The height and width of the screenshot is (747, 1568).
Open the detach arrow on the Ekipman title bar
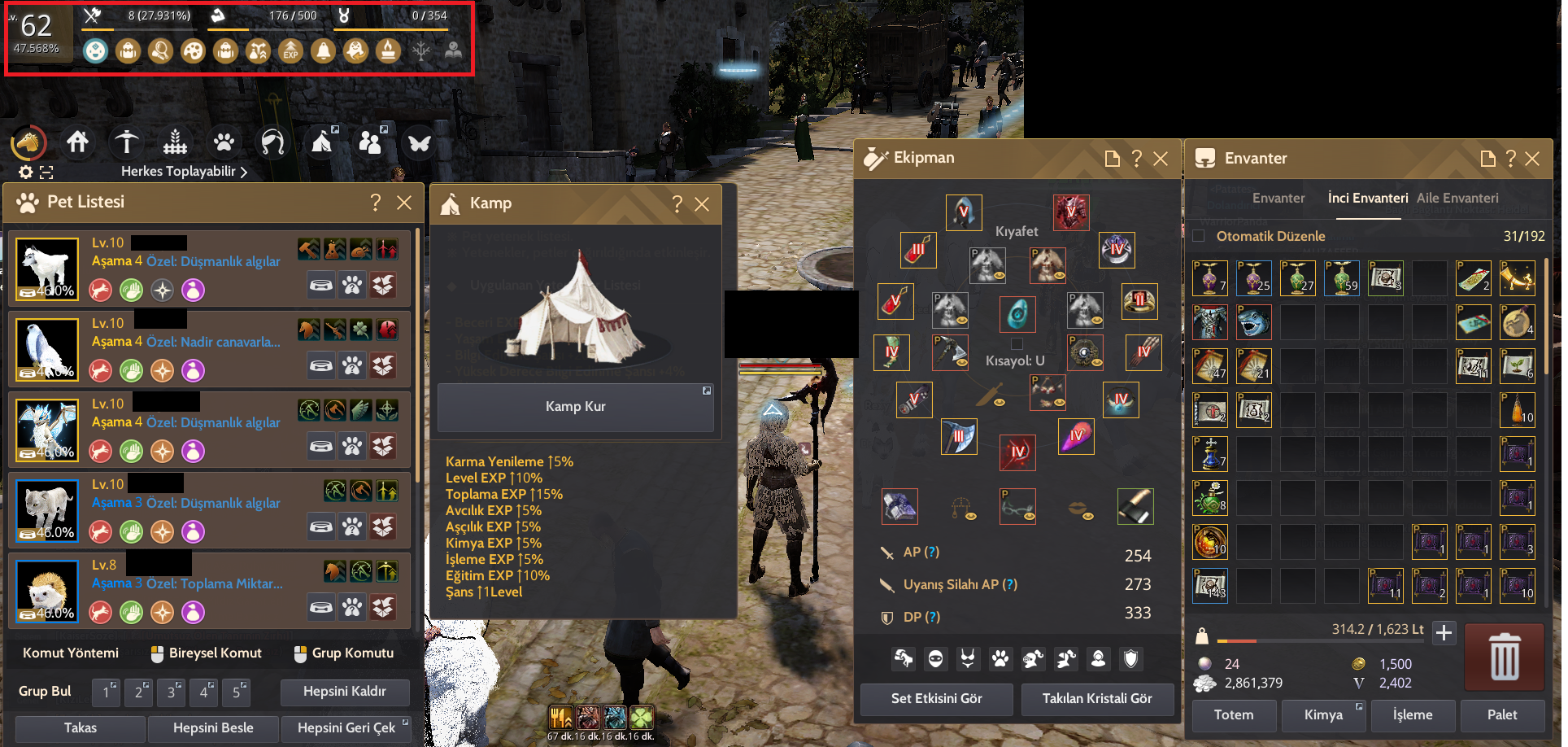1113,159
